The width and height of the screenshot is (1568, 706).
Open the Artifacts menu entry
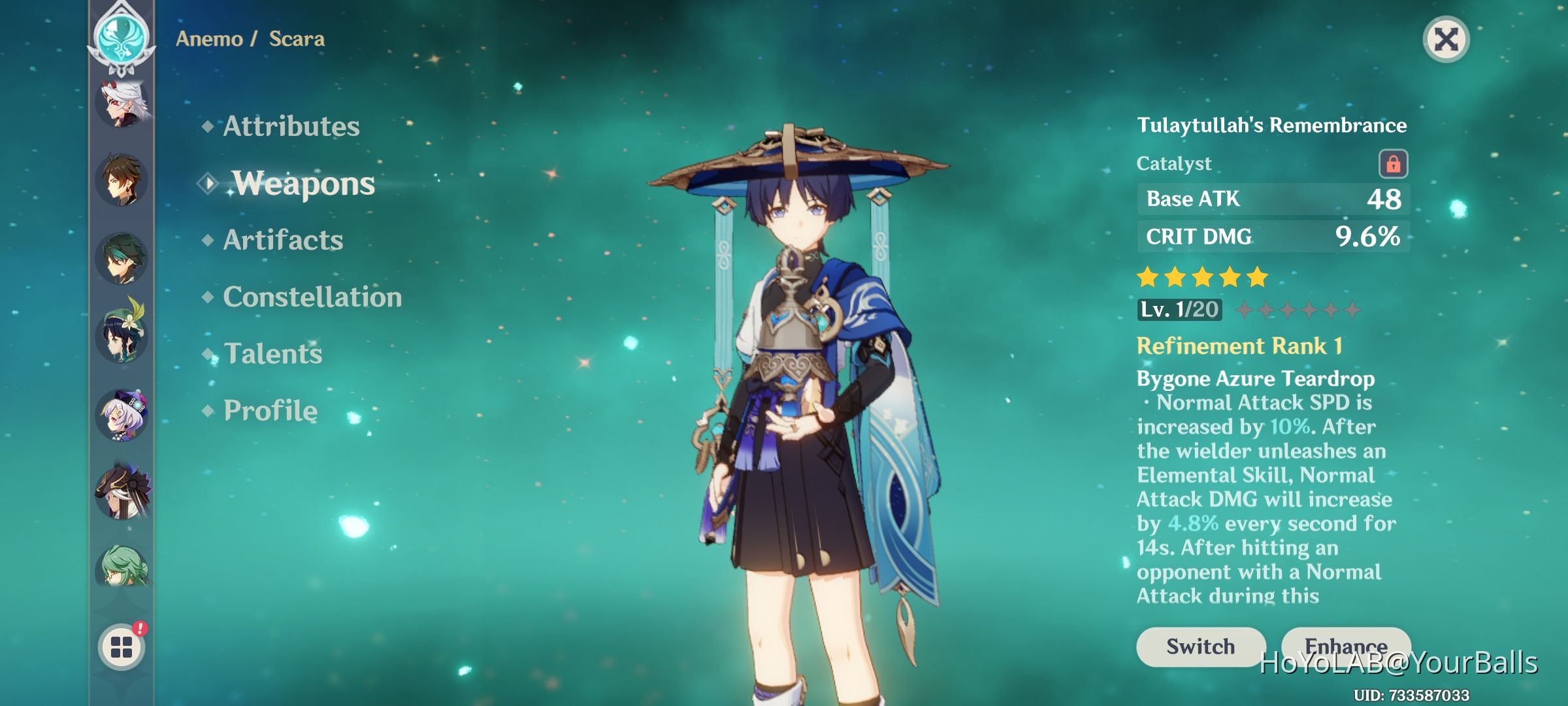[282, 240]
